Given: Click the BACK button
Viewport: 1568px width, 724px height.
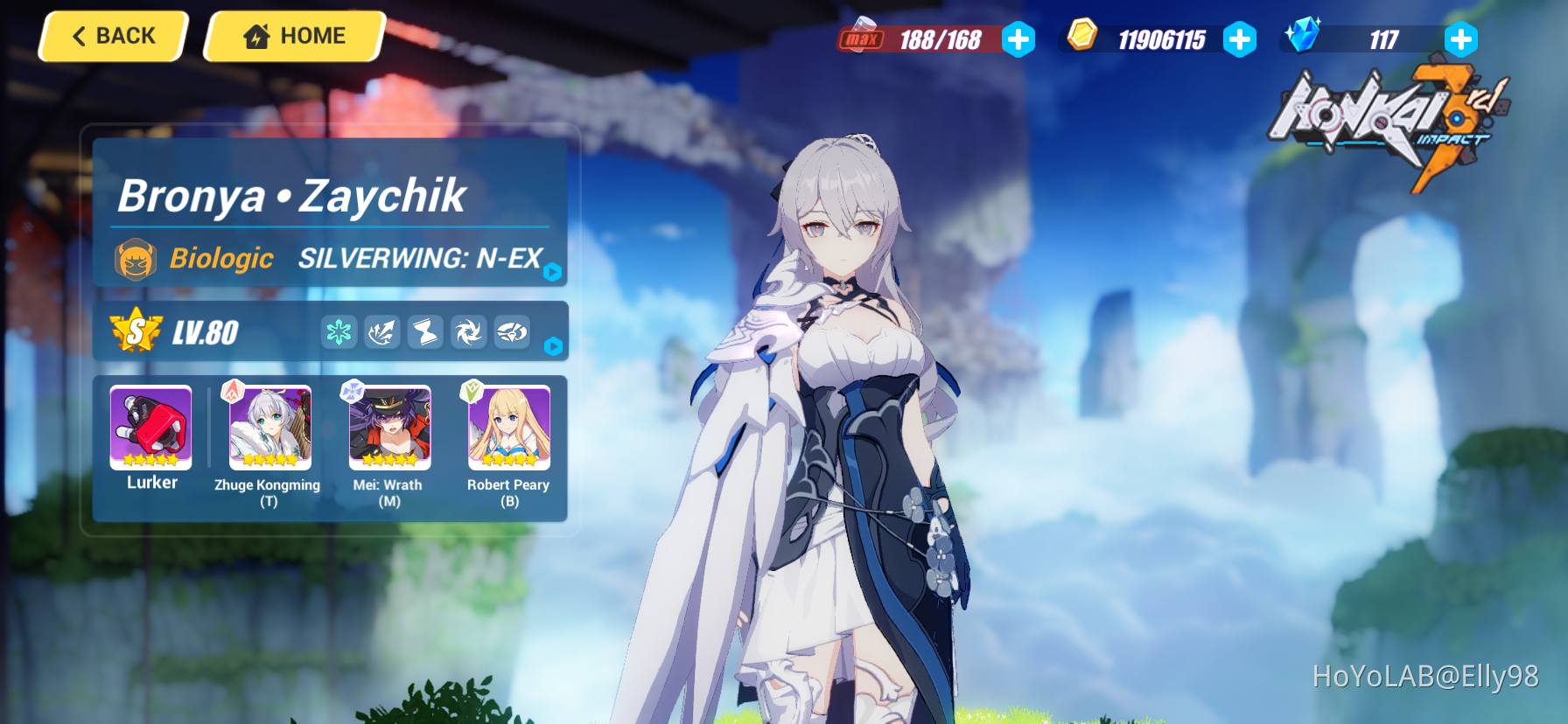Looking at the screenshot, I should click(x=112, y=36).
